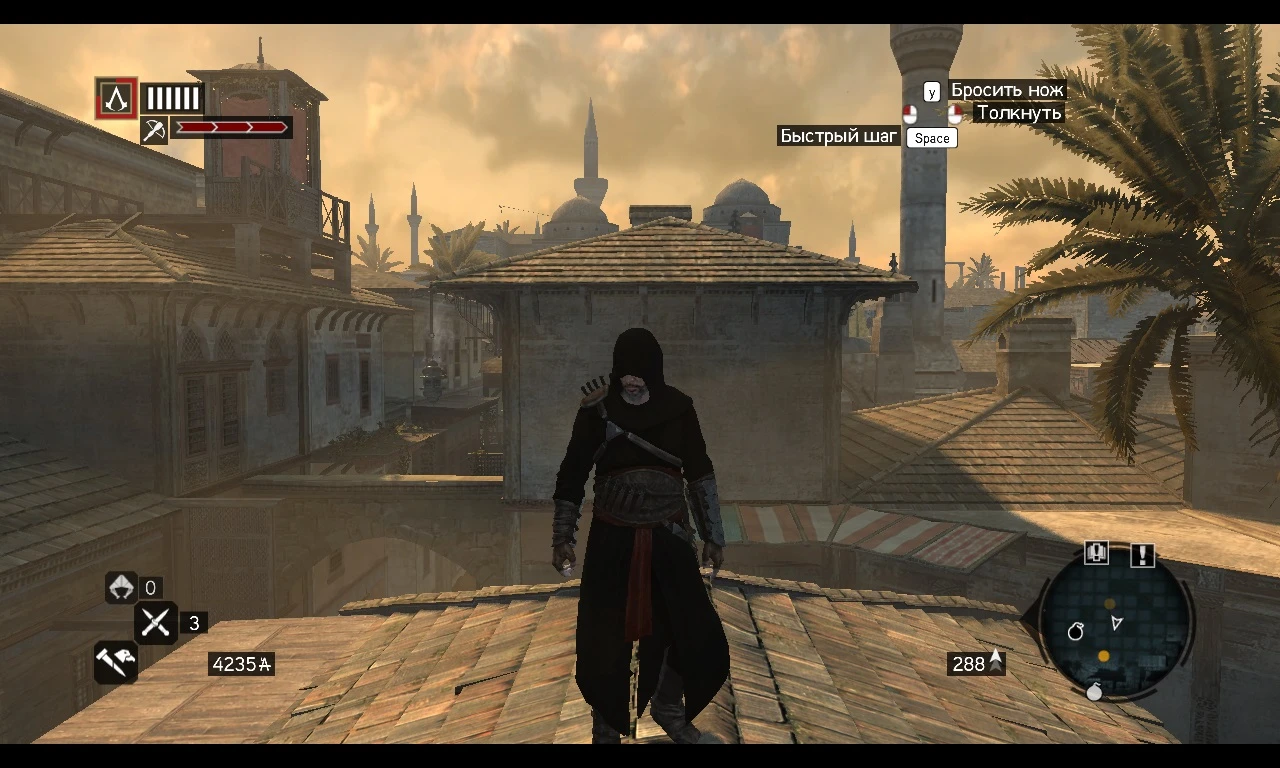Screen dimensions: 1280x768
Task: Click the hammer and eagle crafting icon
Action: point(116,662)
